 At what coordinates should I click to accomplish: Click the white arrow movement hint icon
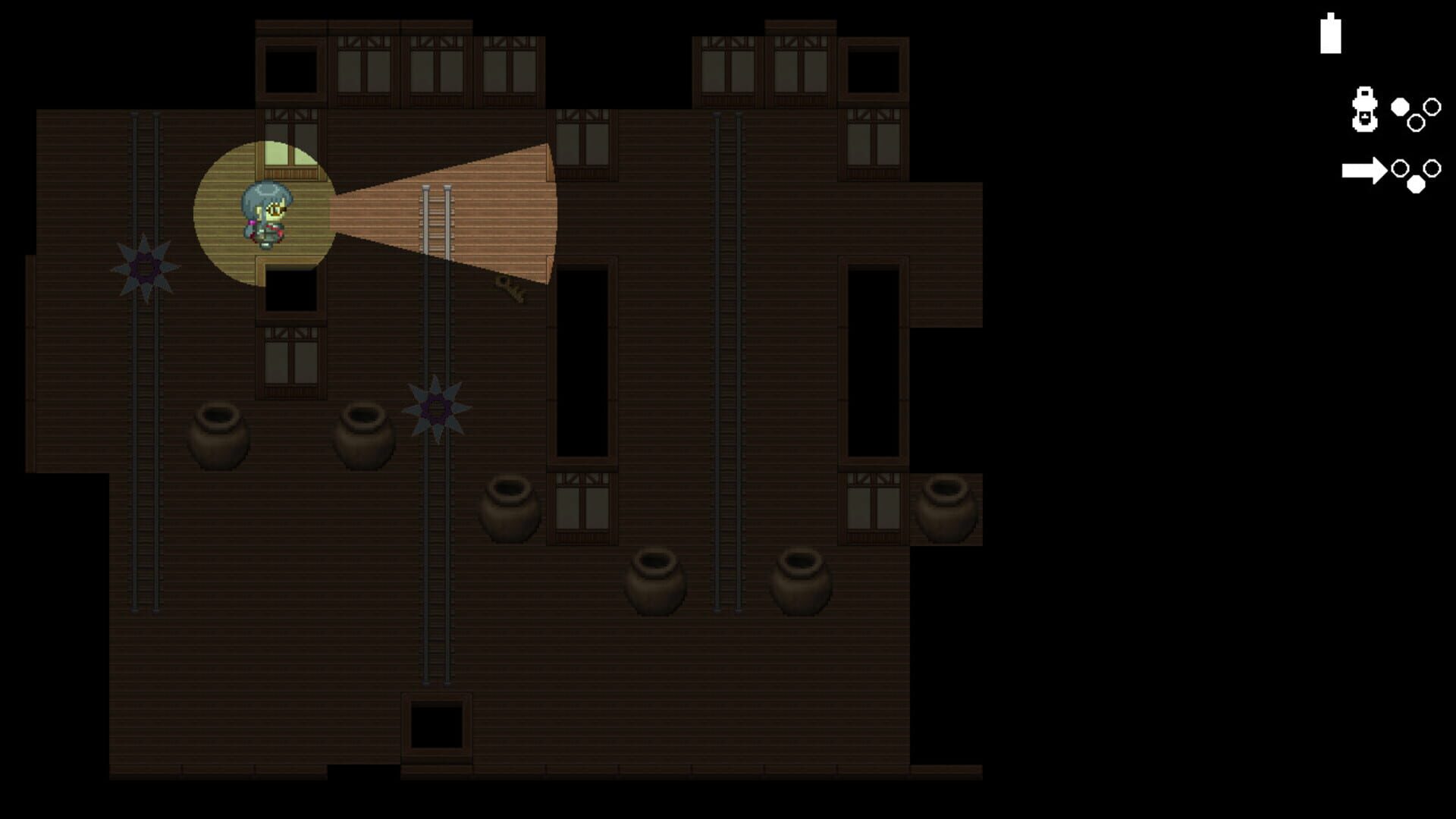[x=1363, y=171]
